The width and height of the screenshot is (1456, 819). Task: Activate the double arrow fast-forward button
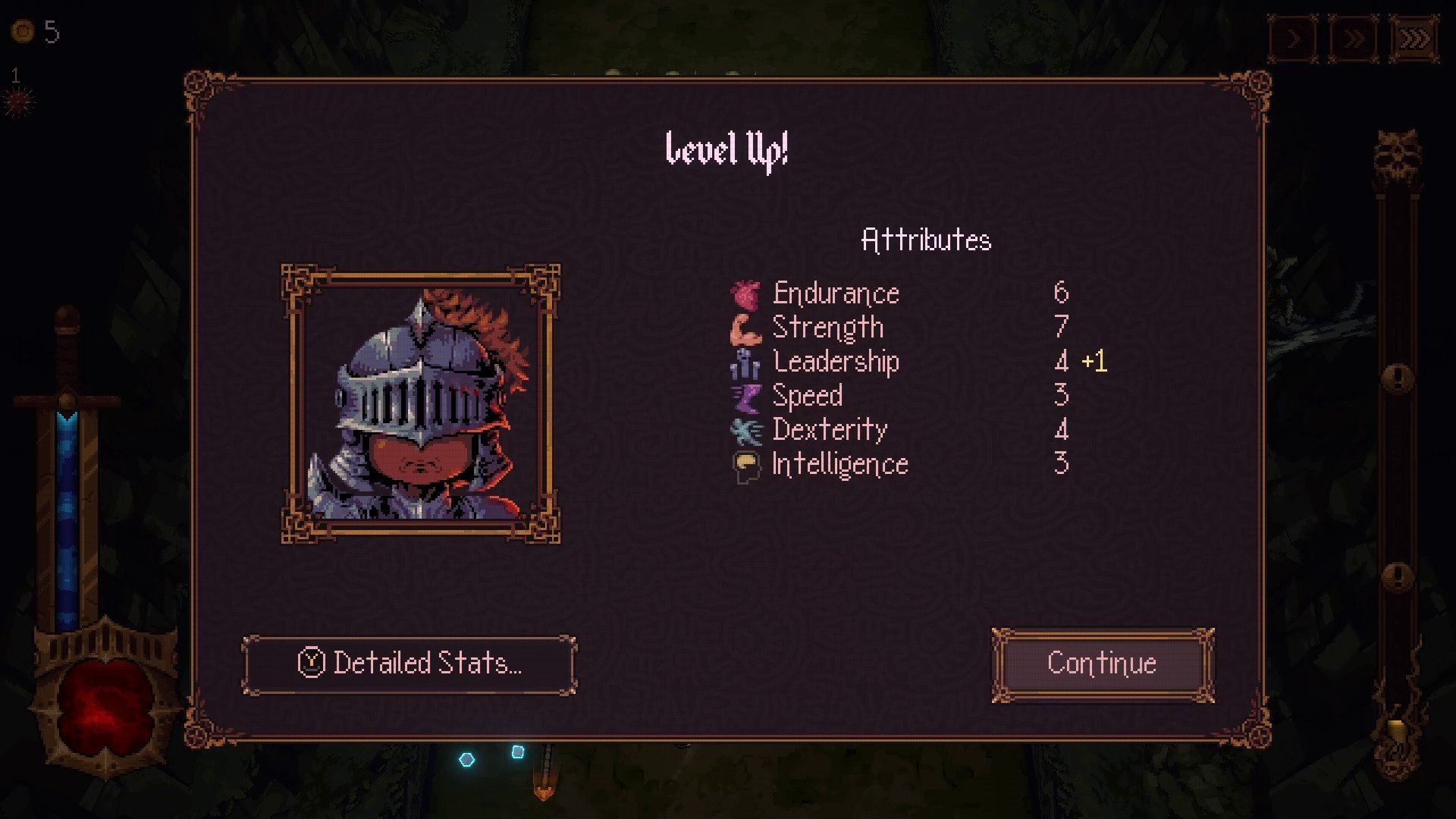[1354, 38]
